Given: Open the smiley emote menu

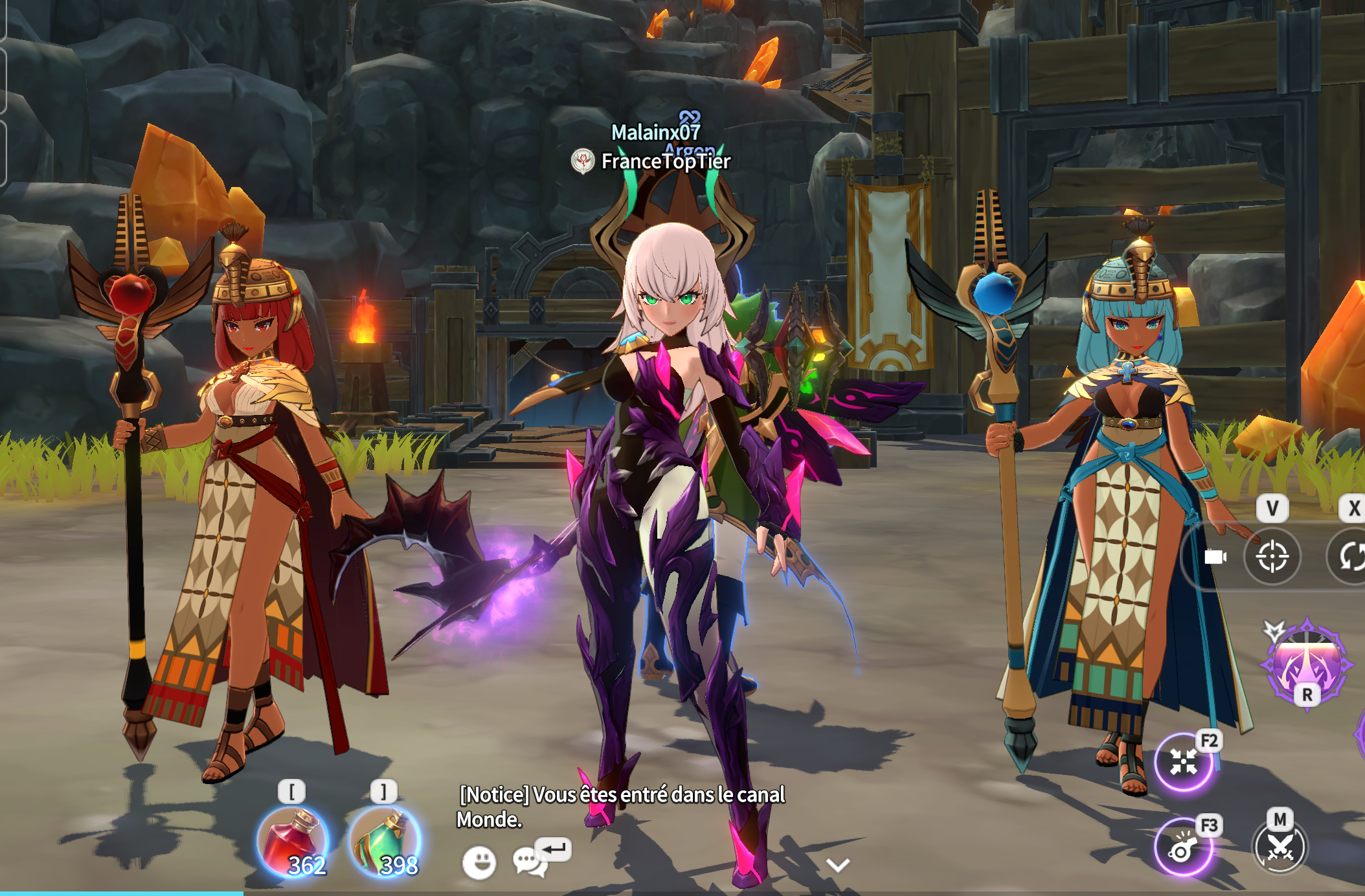Looking at the screenshot, I should pyautogui.click(x=479, y=862).
